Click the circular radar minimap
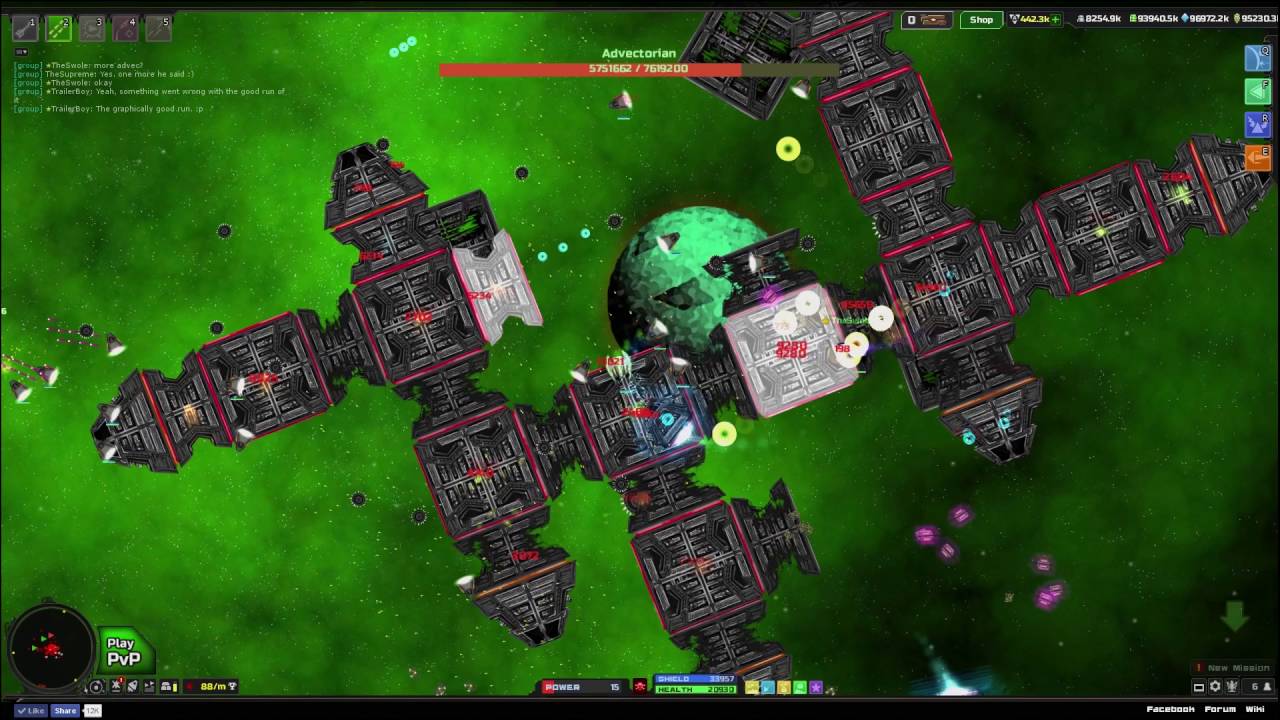Image resolution: width=1280 pixels, height=720 pixels. [x=48, y=649]
